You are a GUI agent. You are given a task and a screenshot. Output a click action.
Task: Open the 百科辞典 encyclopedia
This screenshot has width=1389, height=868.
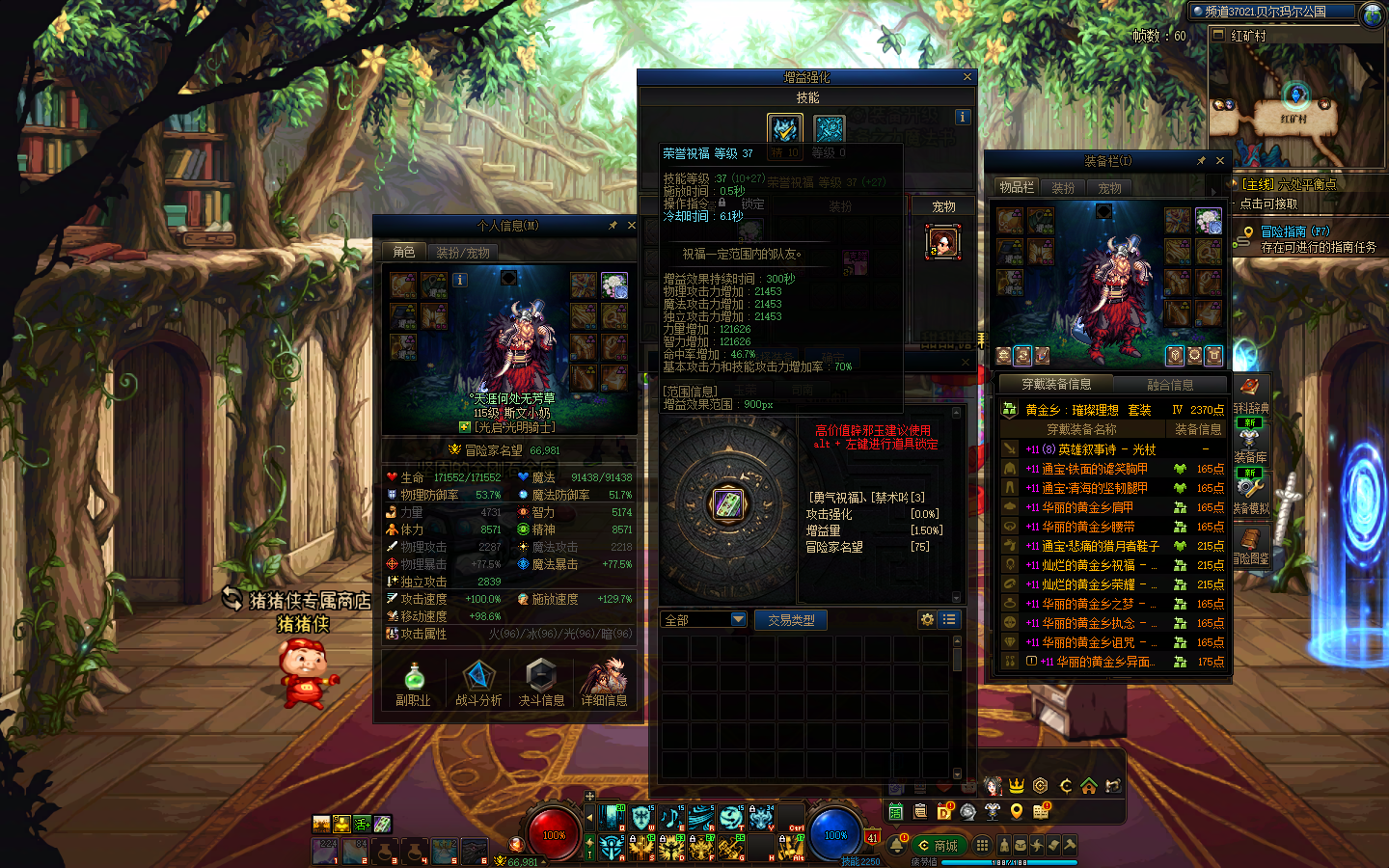pyautogui.click(x=1250, y=393)
